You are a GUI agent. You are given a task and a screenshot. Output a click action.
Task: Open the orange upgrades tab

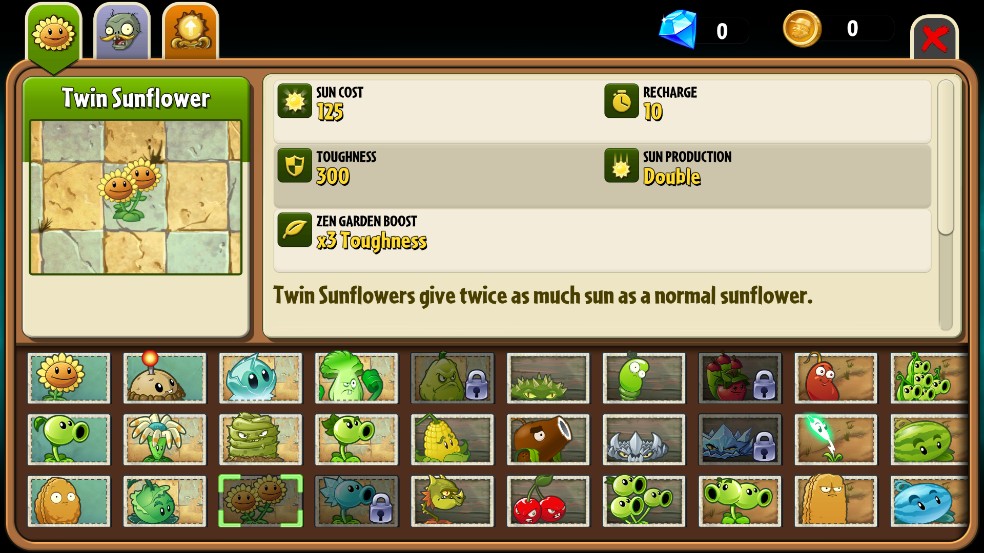pyautogui.click(x=190, y=32)
